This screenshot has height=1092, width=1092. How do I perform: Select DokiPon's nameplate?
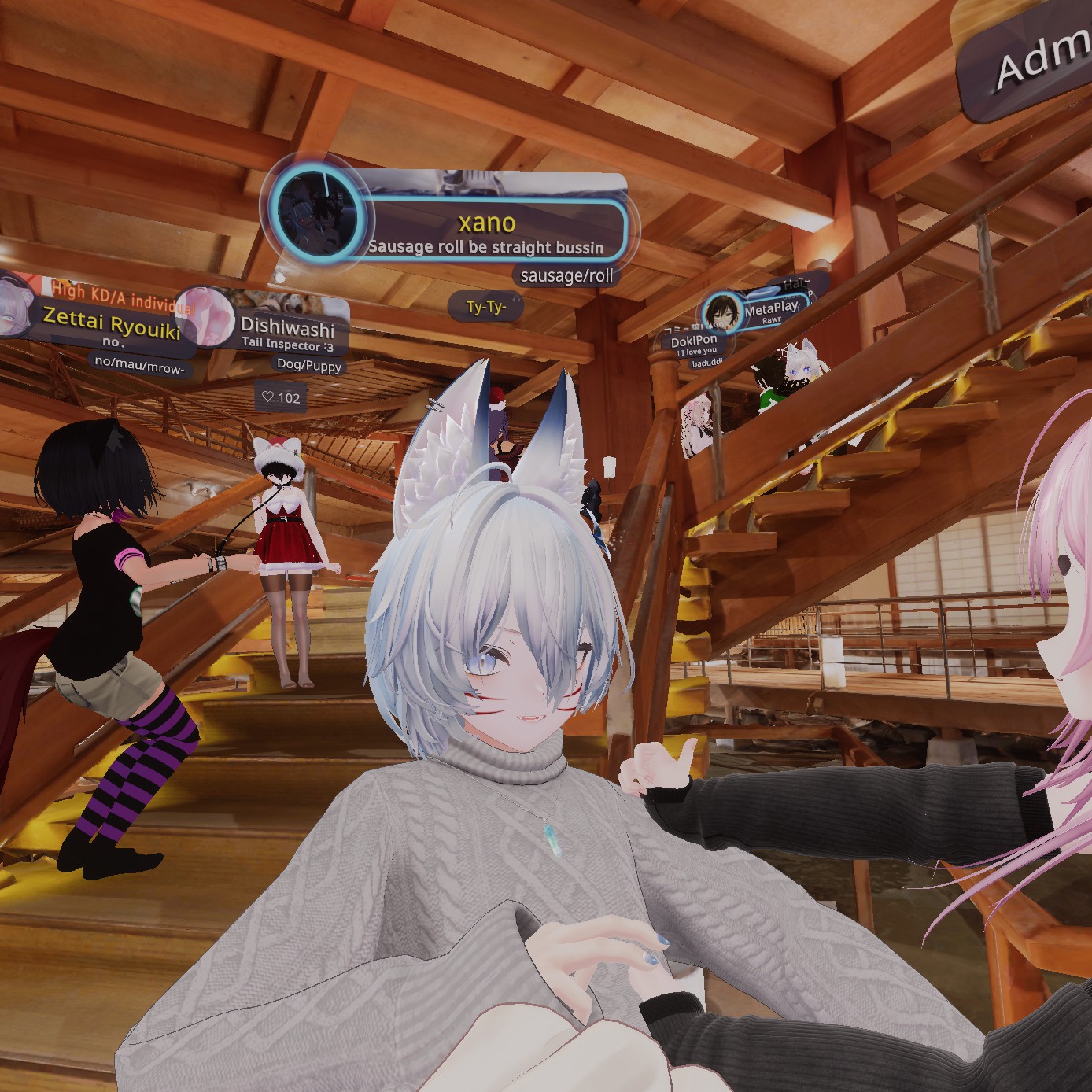[694, 341]
